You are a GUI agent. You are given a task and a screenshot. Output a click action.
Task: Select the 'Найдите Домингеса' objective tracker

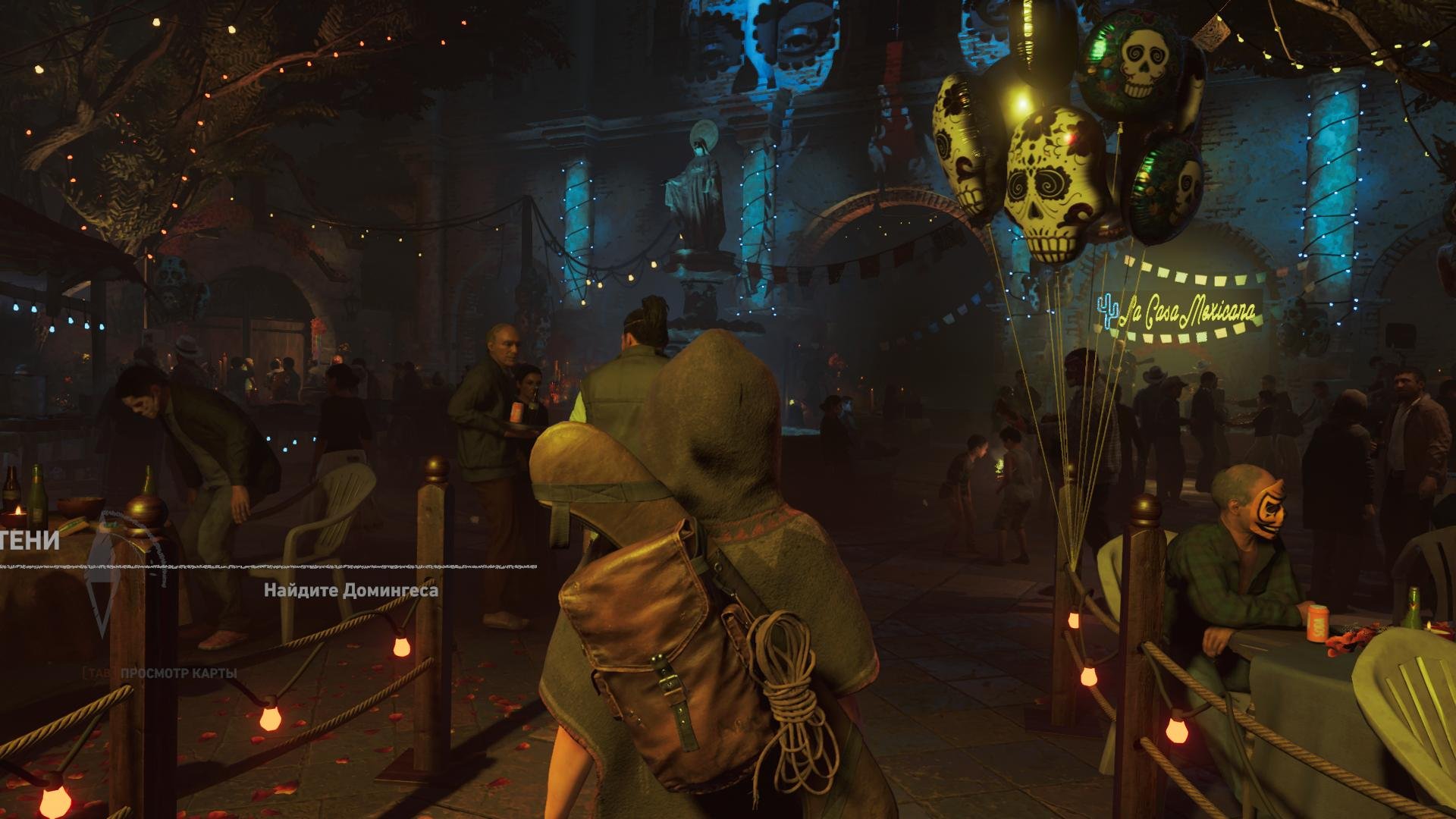tap(351, 591)
